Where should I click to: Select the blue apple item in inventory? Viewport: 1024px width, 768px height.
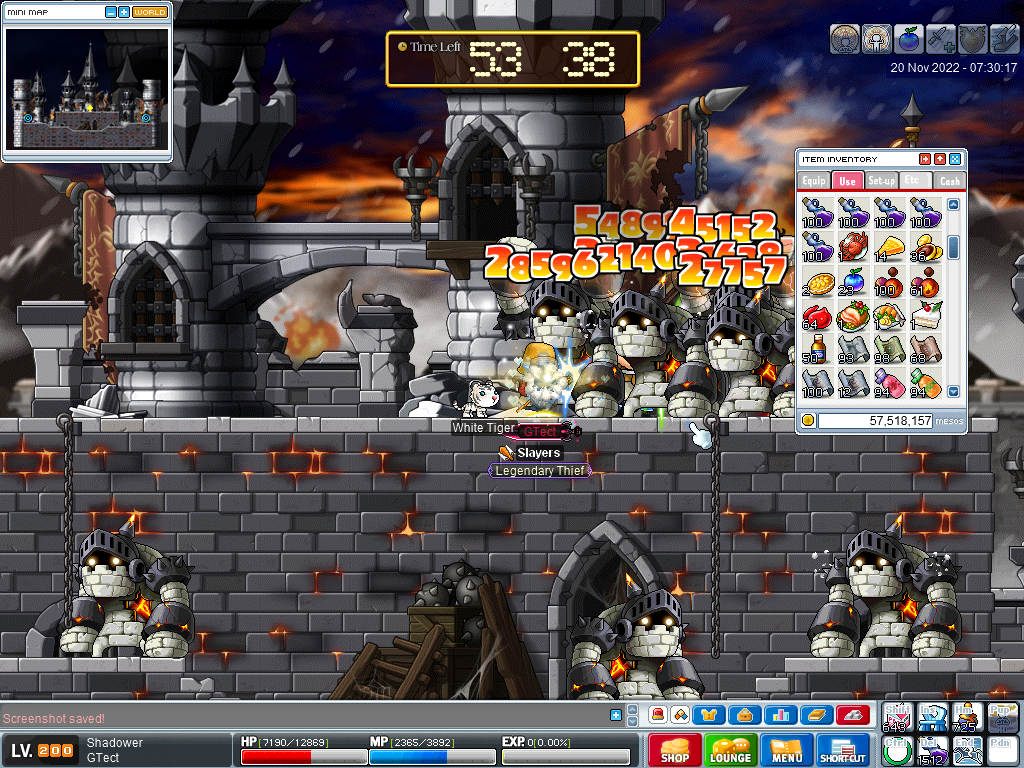point(853,281)
